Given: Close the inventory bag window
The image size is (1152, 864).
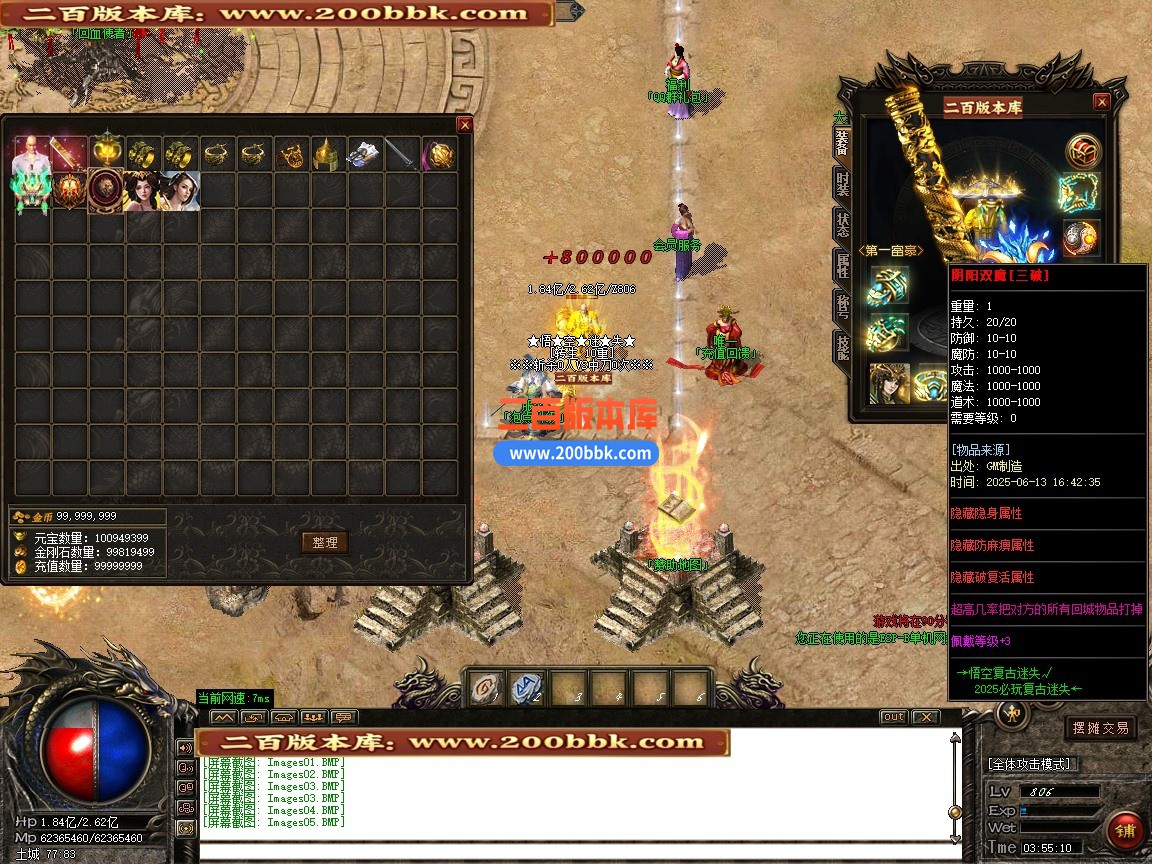Looking at the screenshot, I should pos(464,125).
